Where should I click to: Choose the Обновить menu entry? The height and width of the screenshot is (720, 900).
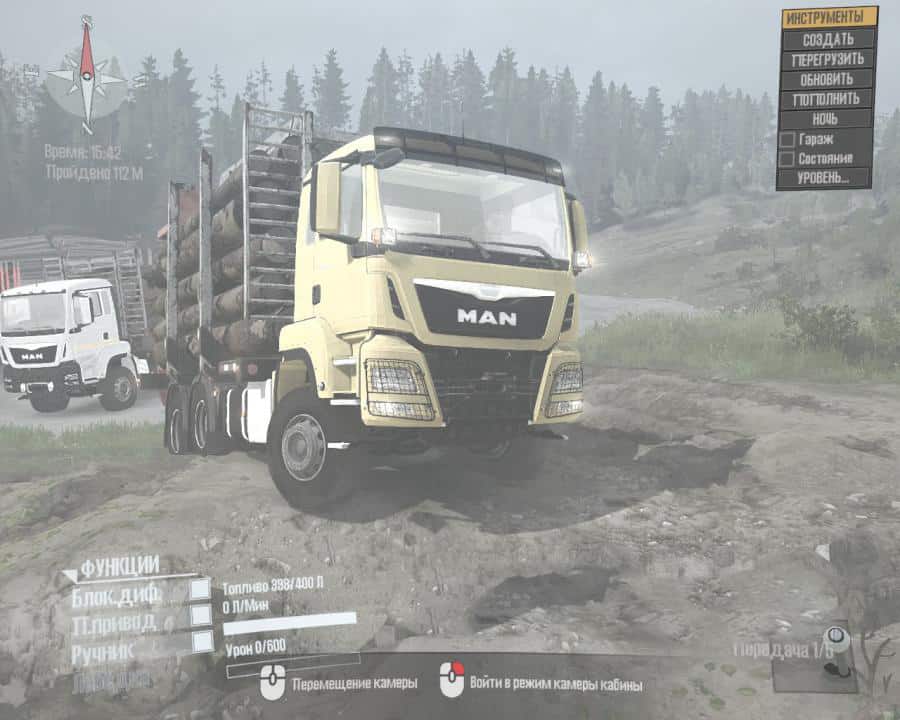click(x=827, y=79)
